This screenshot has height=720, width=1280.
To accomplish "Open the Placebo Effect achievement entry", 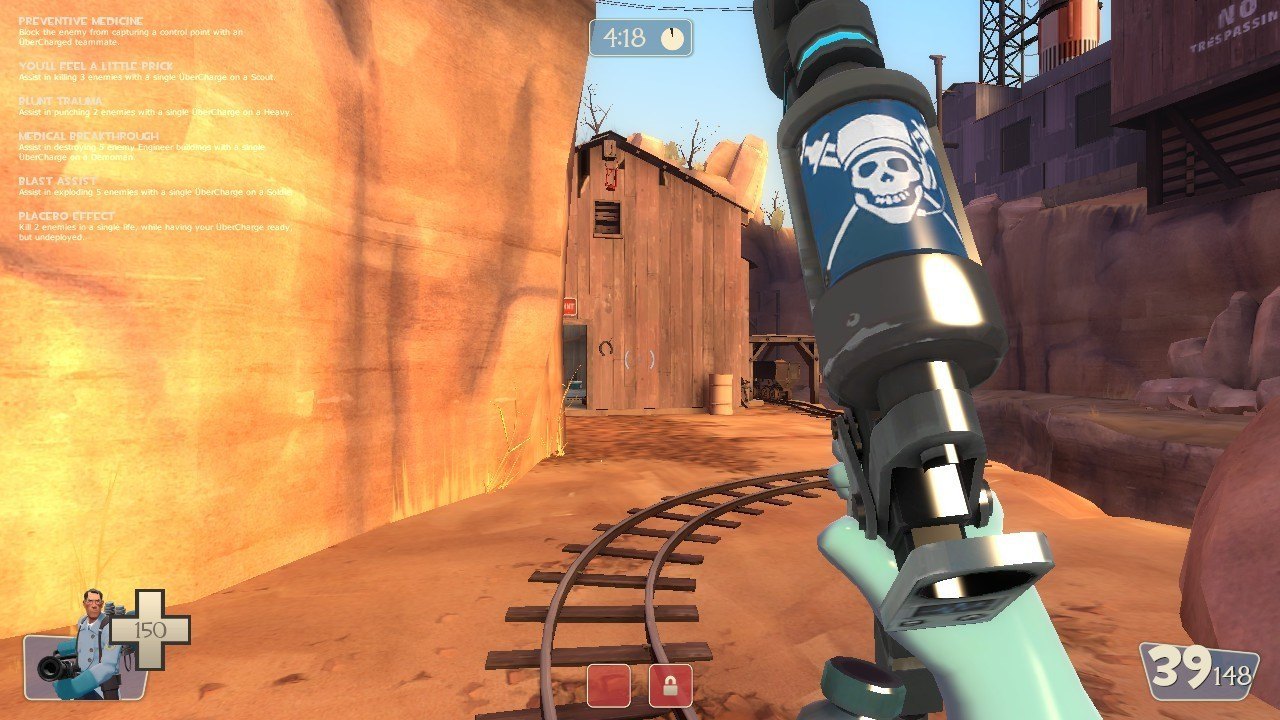I will pos(67,216).
